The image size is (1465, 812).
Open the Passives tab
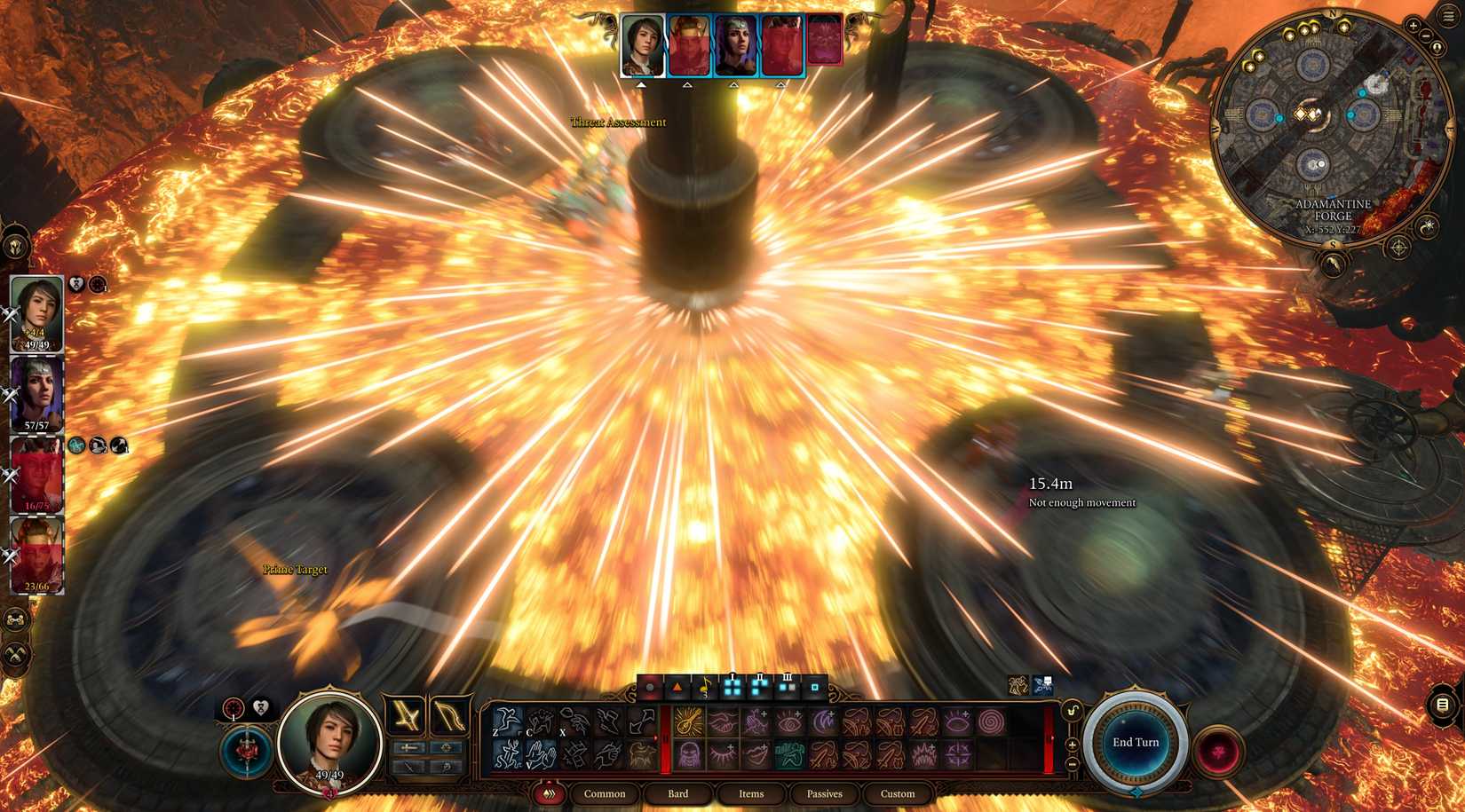(x=824, y=793)
